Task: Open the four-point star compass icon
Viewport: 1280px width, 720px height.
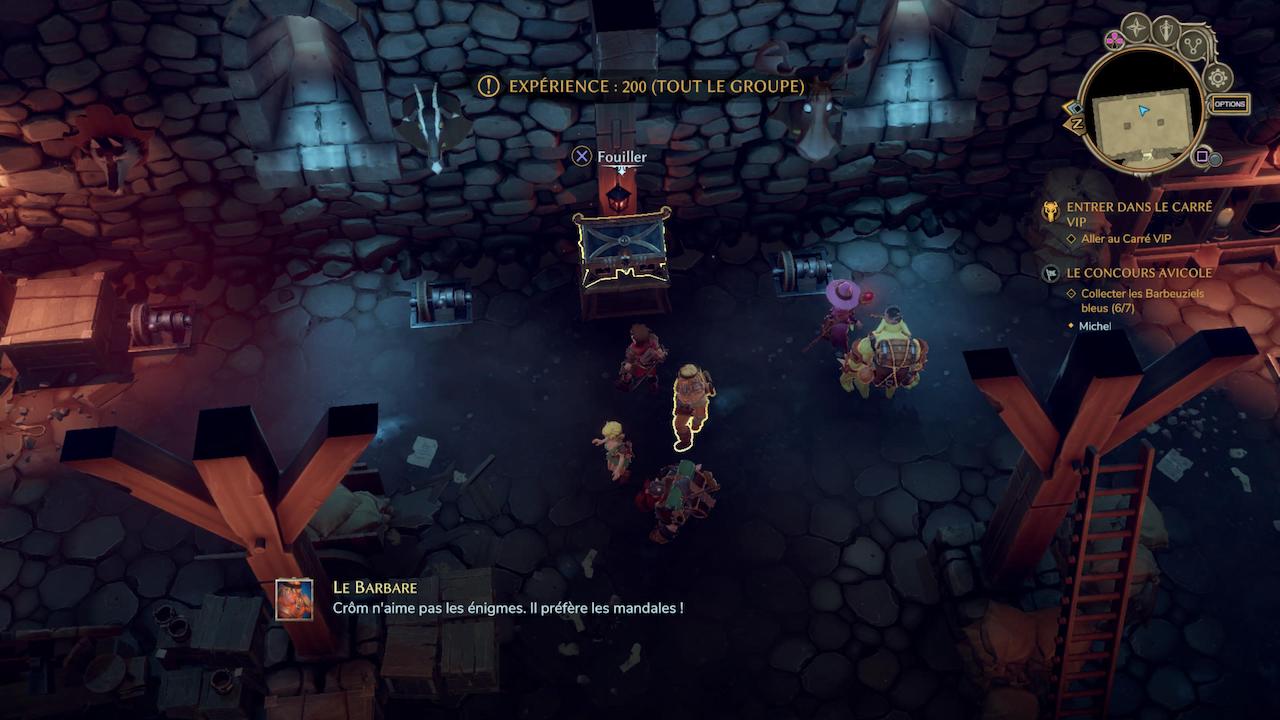Action: pyautogui.click(x=1136, y=27)
